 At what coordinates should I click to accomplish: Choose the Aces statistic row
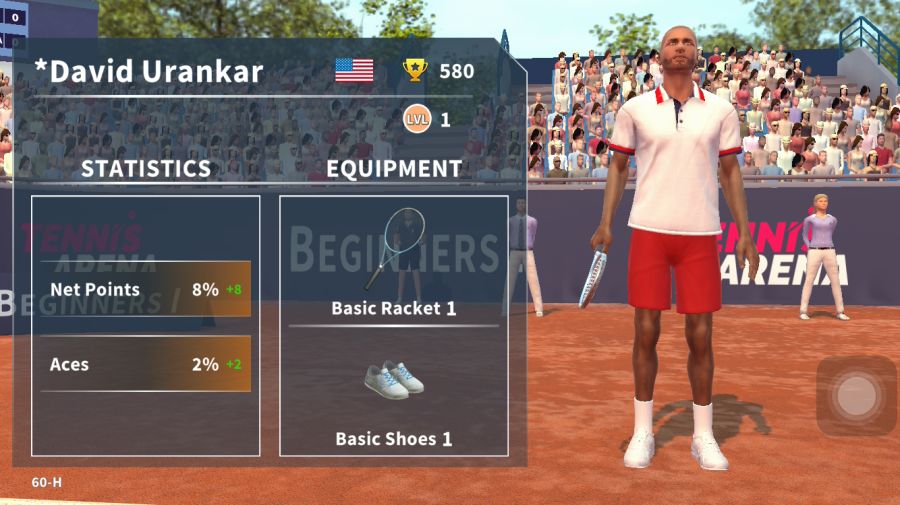pos(146,364)
